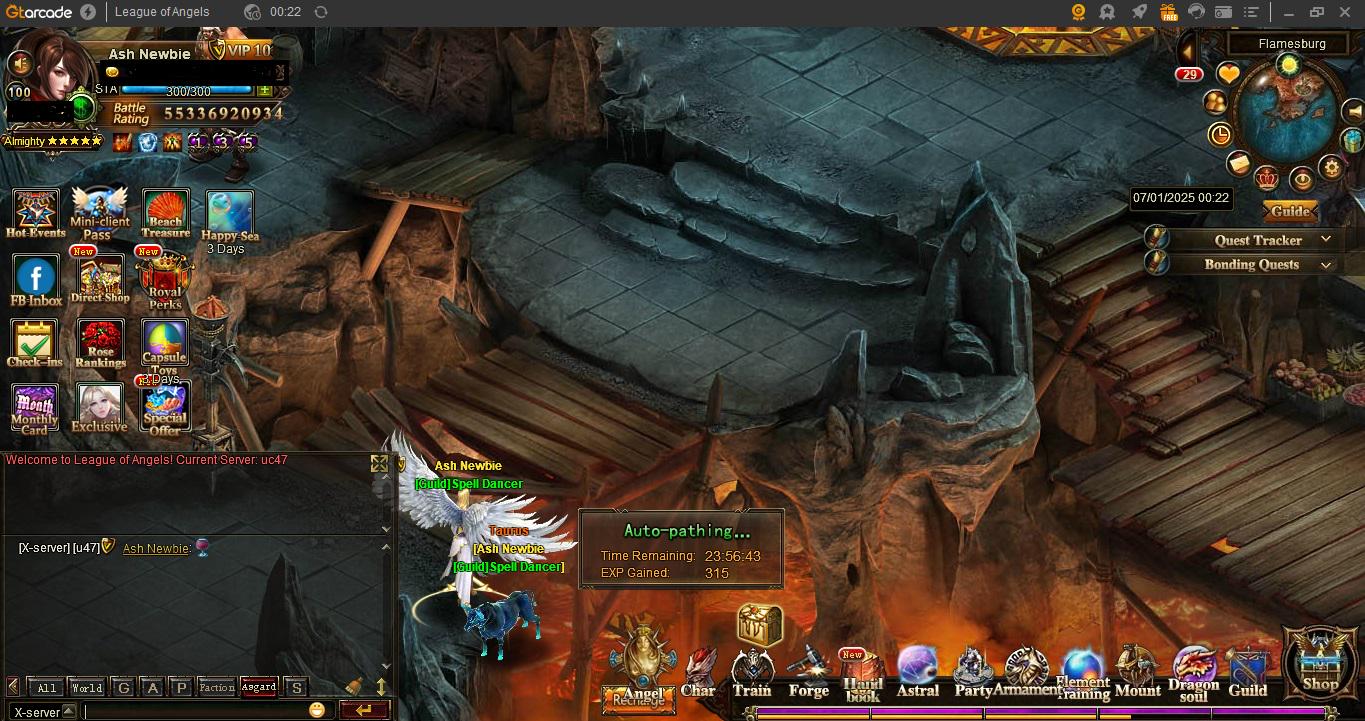Screen dimensions: 1365x721
Task: Open the FB-Inbox icon
Action: [35, 279]
